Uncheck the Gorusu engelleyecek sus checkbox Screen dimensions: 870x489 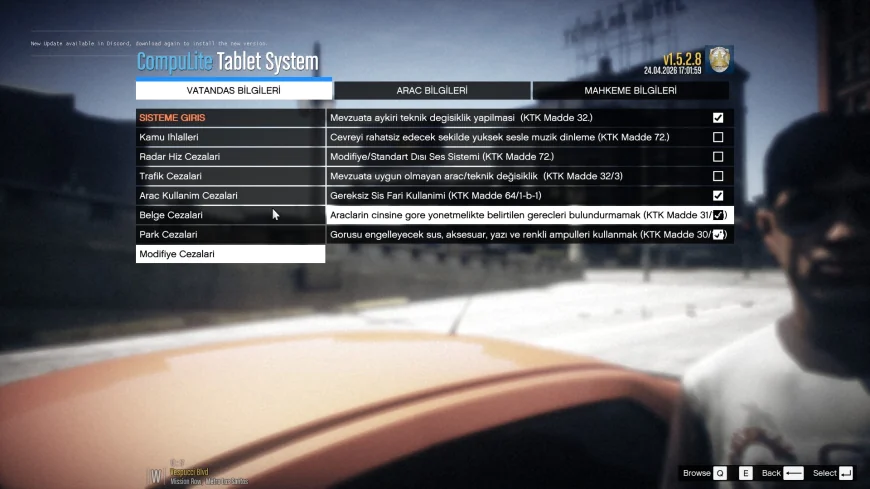click(718, 235)
